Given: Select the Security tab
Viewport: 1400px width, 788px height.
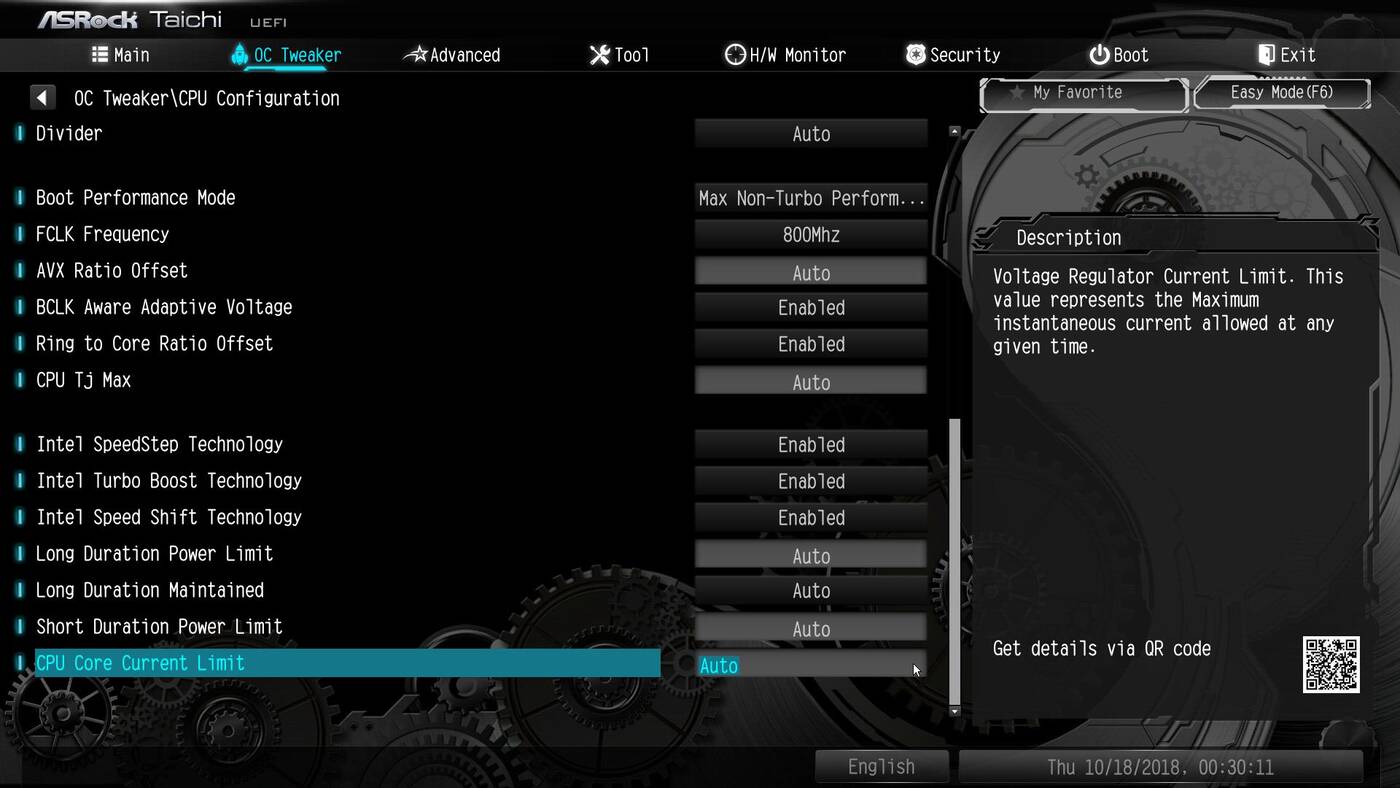Looking at the screenshot, I should [x=953, y=55].
